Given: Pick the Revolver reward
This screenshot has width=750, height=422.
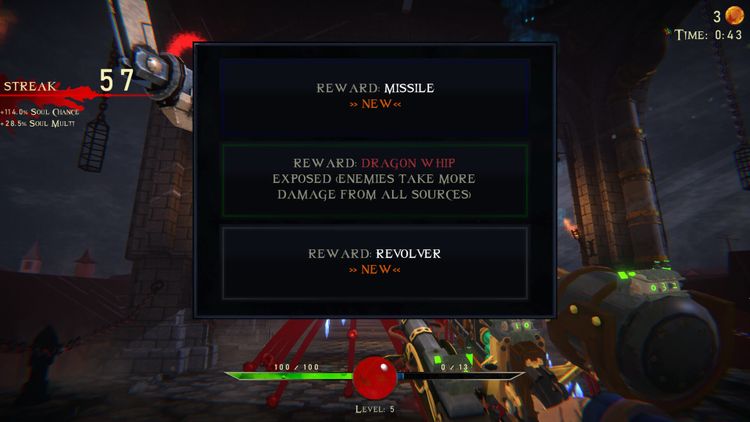Looking at the screenshot, I should pos(374,261).
